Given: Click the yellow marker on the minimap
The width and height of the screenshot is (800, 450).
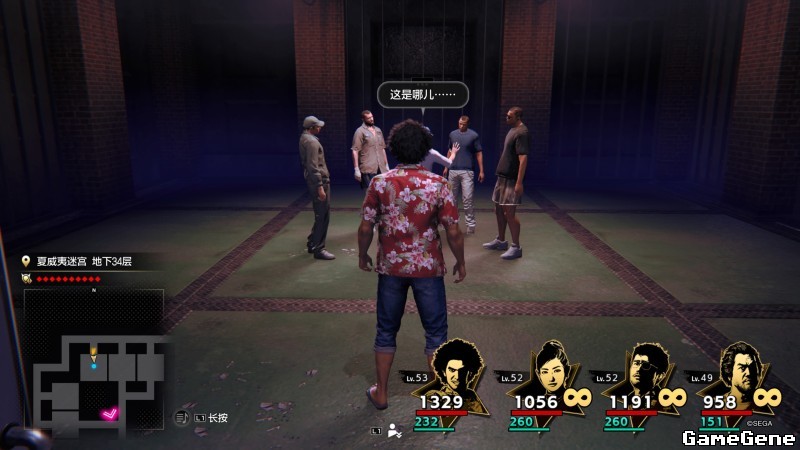Looking at the screenshot, I should click(94, 353).
